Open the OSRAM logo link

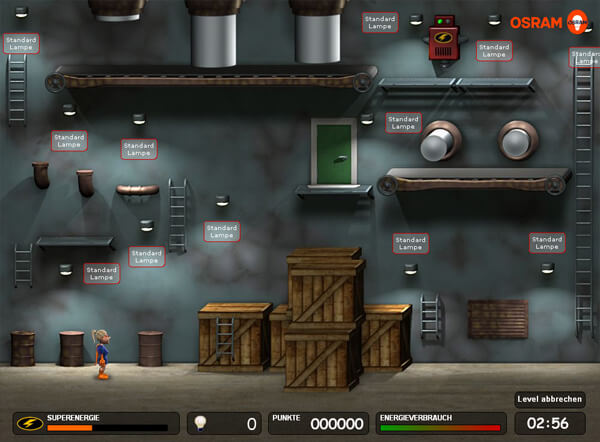coord(548,21)
